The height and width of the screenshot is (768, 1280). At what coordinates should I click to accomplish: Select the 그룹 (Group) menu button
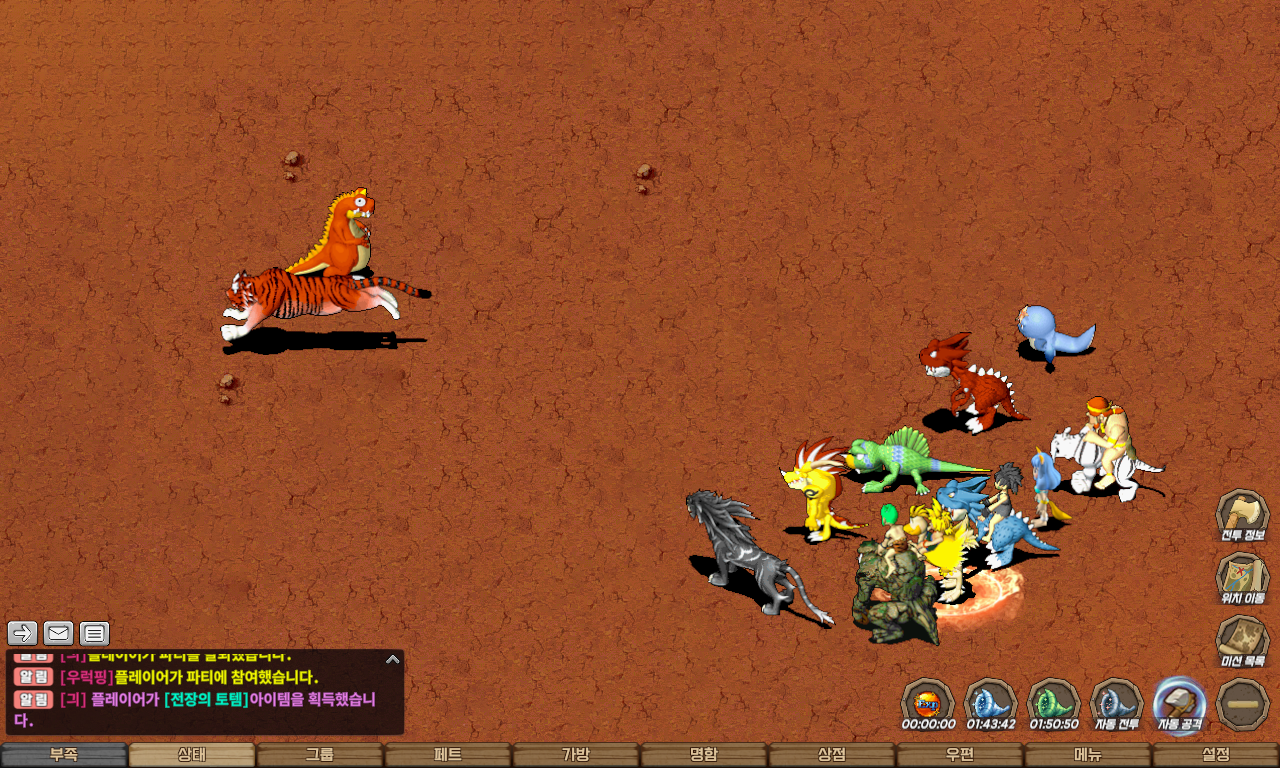point(320,755)
